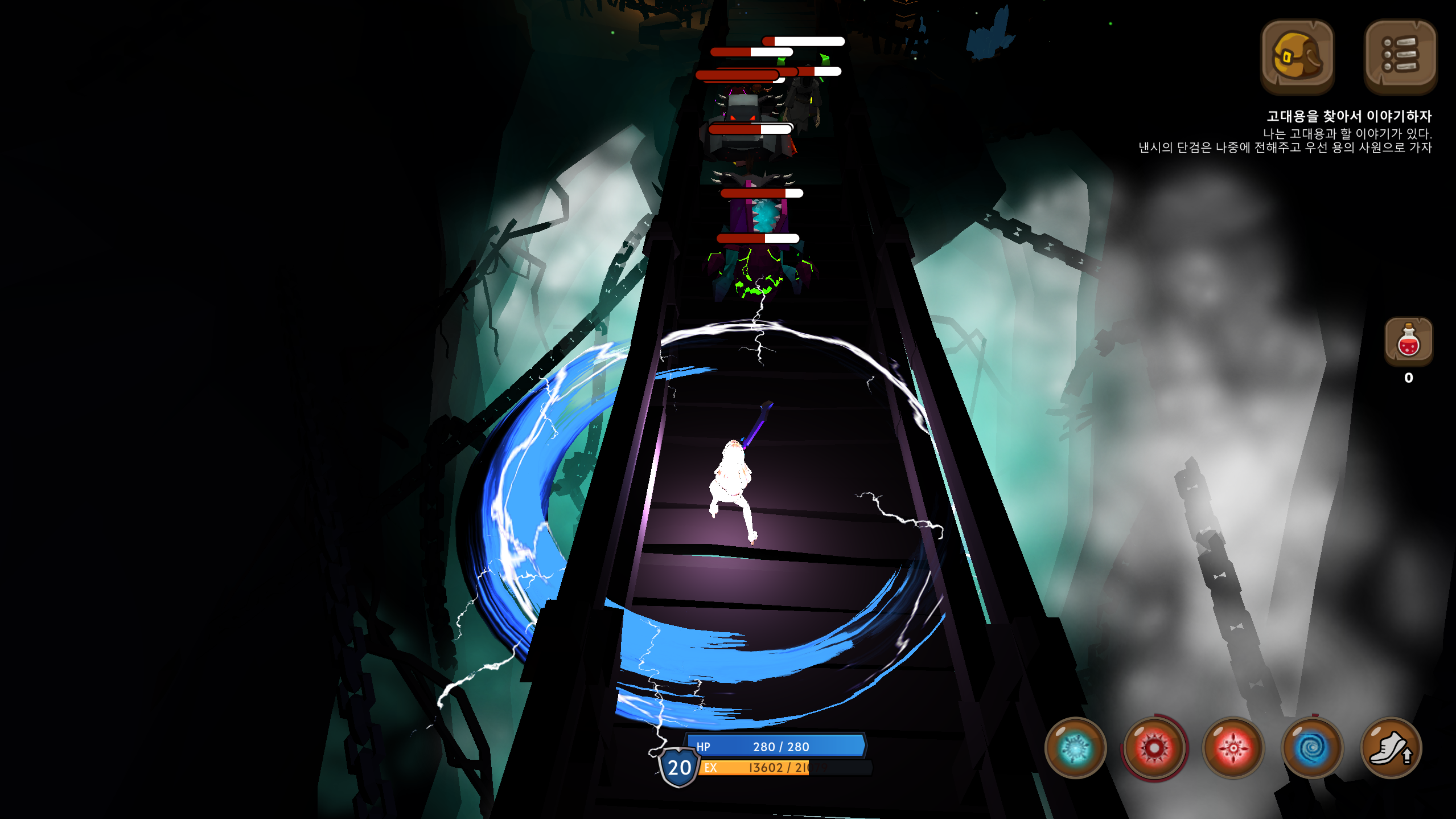Open the backpack inventory
This screenshot has width=1456, height=819.
pyautogui.click(x=1297, y=56)
